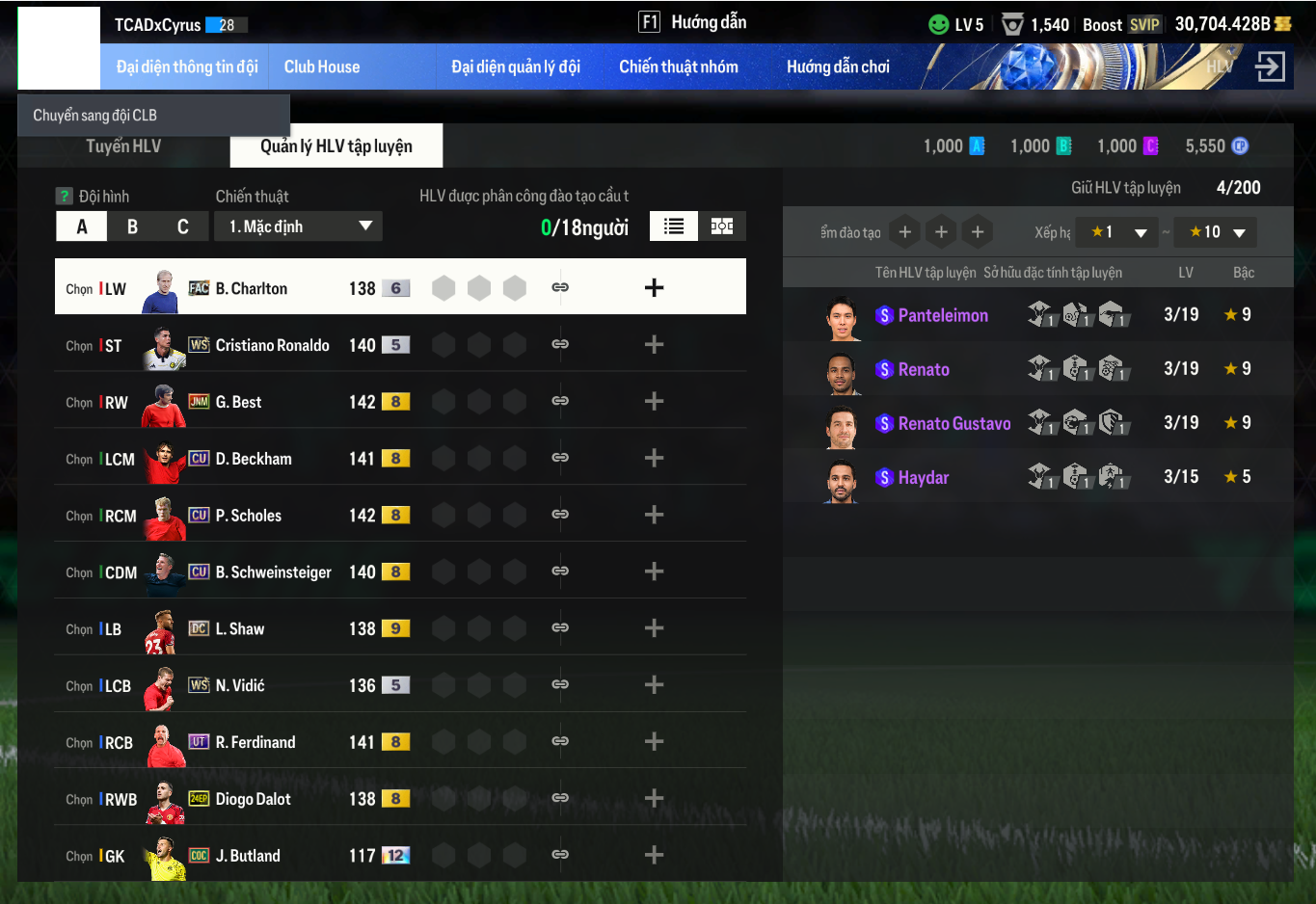The image size is (1316, 904).
Task: Open Hướng dẫn chơi menu
Action: 837,66
